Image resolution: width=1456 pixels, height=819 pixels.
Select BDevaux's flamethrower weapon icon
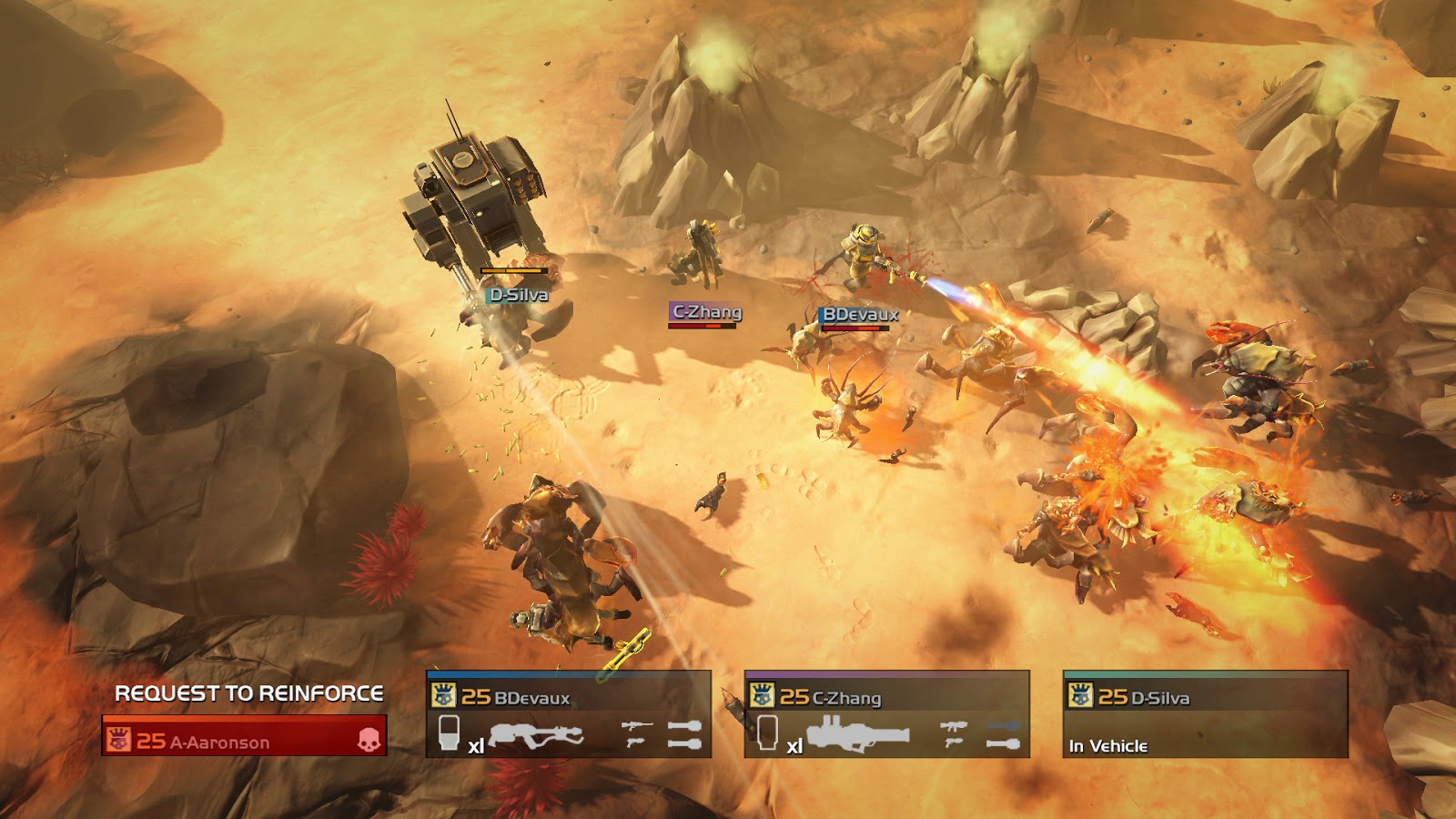(x=536, y=735)
